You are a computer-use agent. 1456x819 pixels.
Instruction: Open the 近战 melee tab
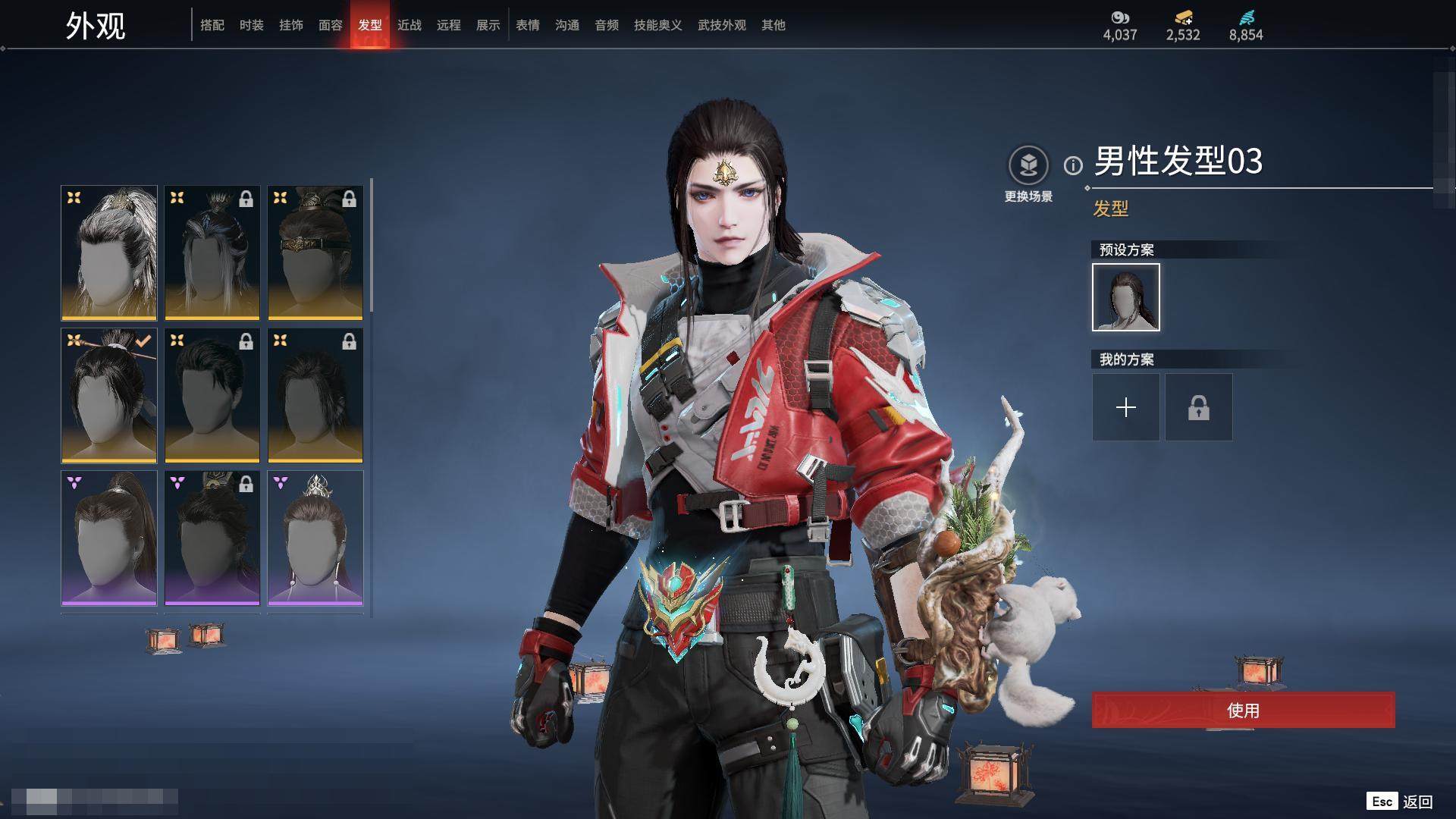[409, 25]
